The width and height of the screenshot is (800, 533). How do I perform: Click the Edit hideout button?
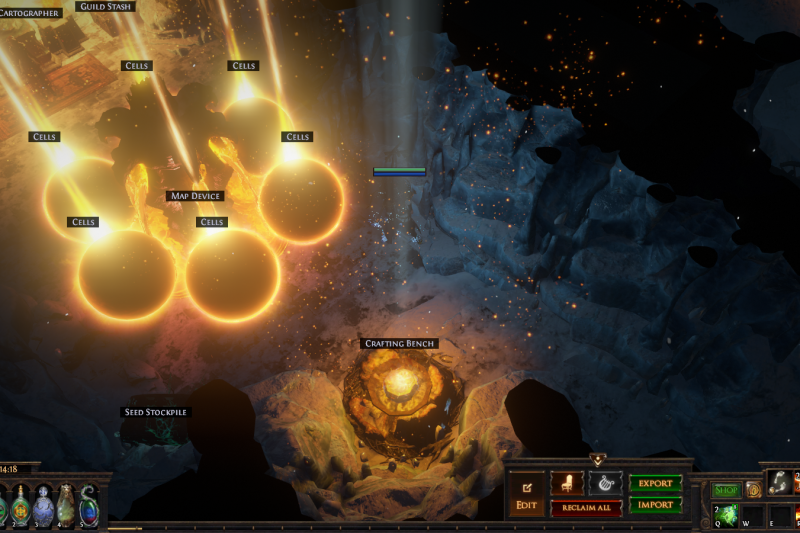pyautogui.click(x=525, y=494)
